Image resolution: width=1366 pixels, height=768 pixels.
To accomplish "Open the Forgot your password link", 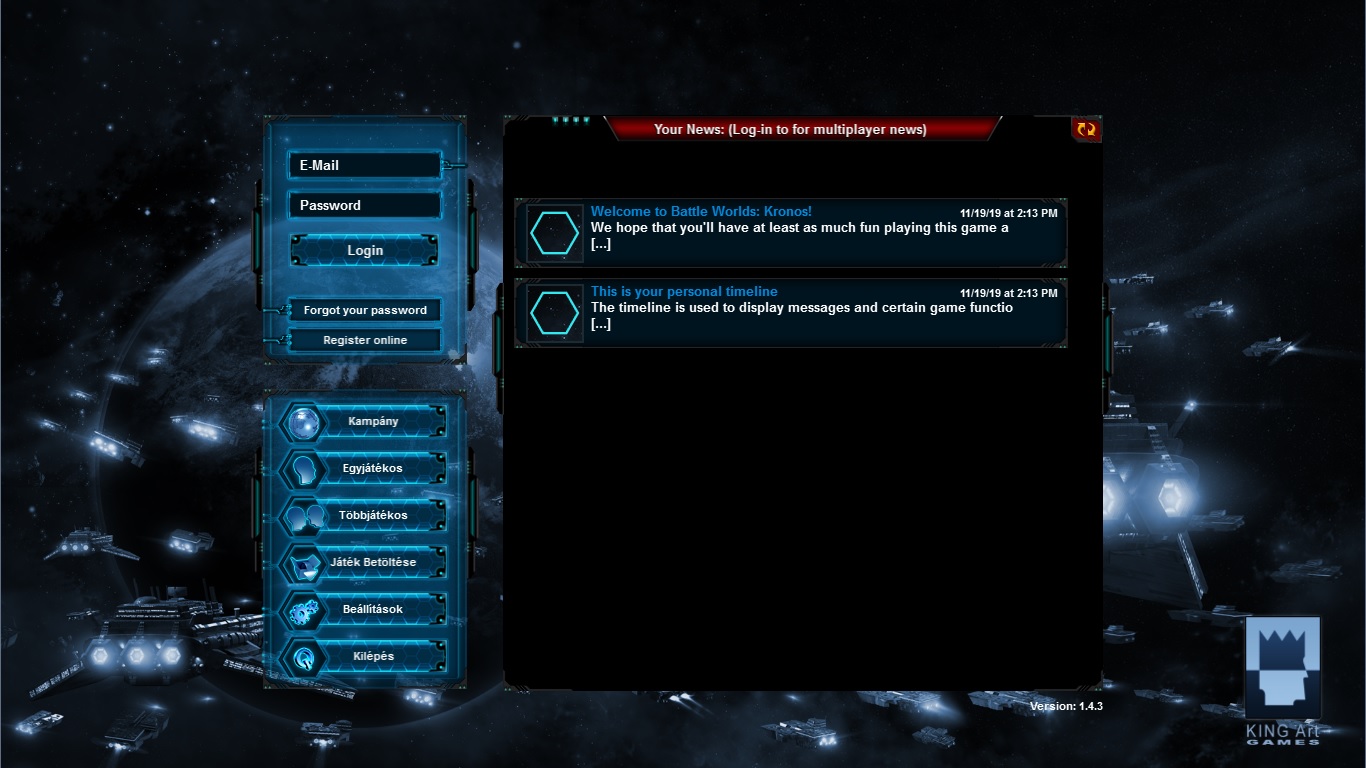I will [x=365, y=310].
